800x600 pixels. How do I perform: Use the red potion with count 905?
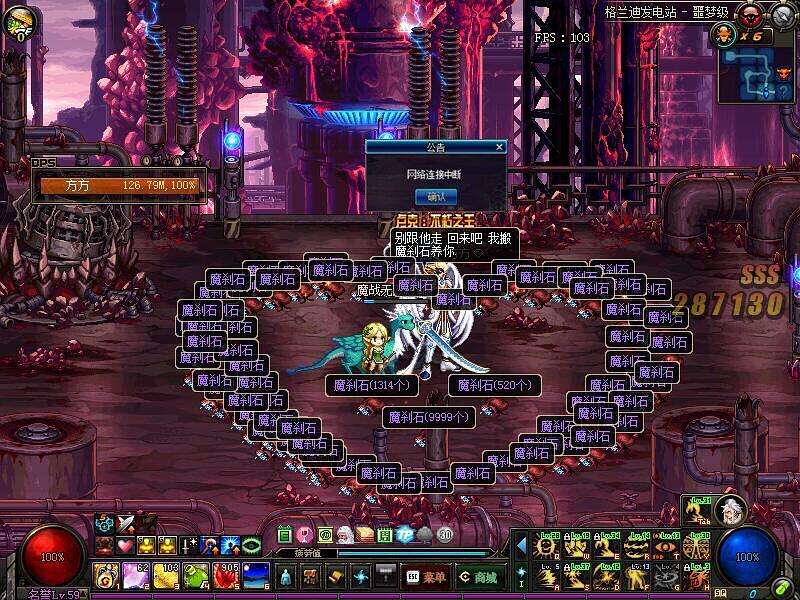pyautogui.click(x=225, y=576)
